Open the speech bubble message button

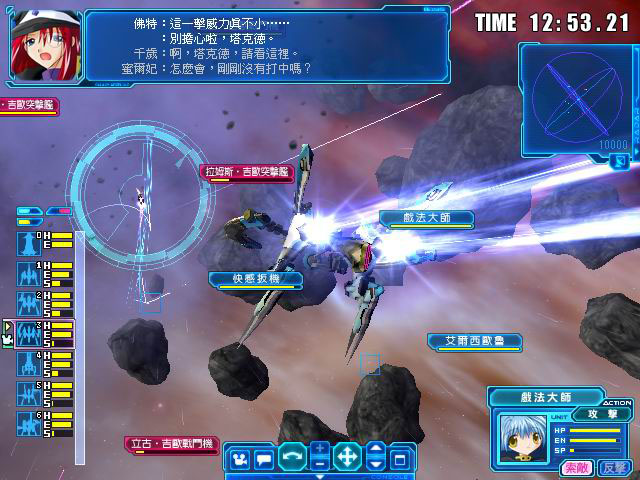[x=264, y=459]
